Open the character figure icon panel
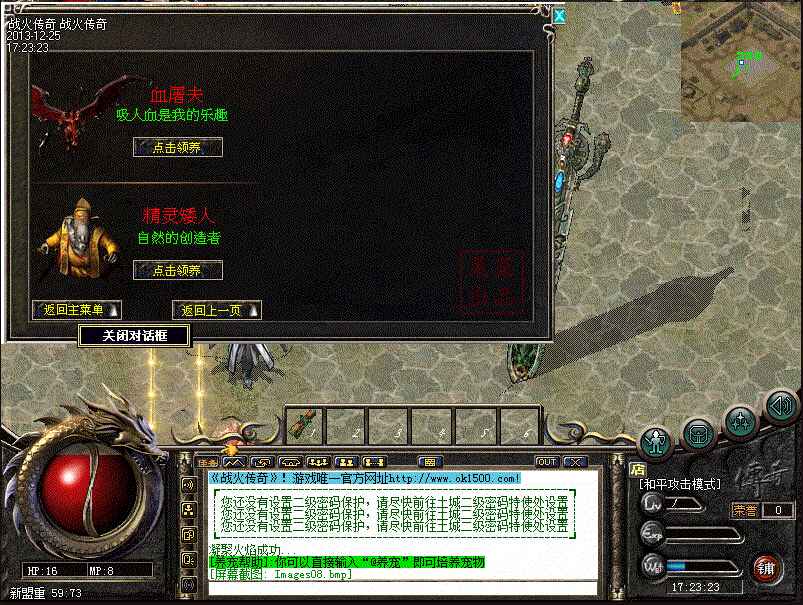This screenshot has height=605, width=803. (x=655, y=441)
